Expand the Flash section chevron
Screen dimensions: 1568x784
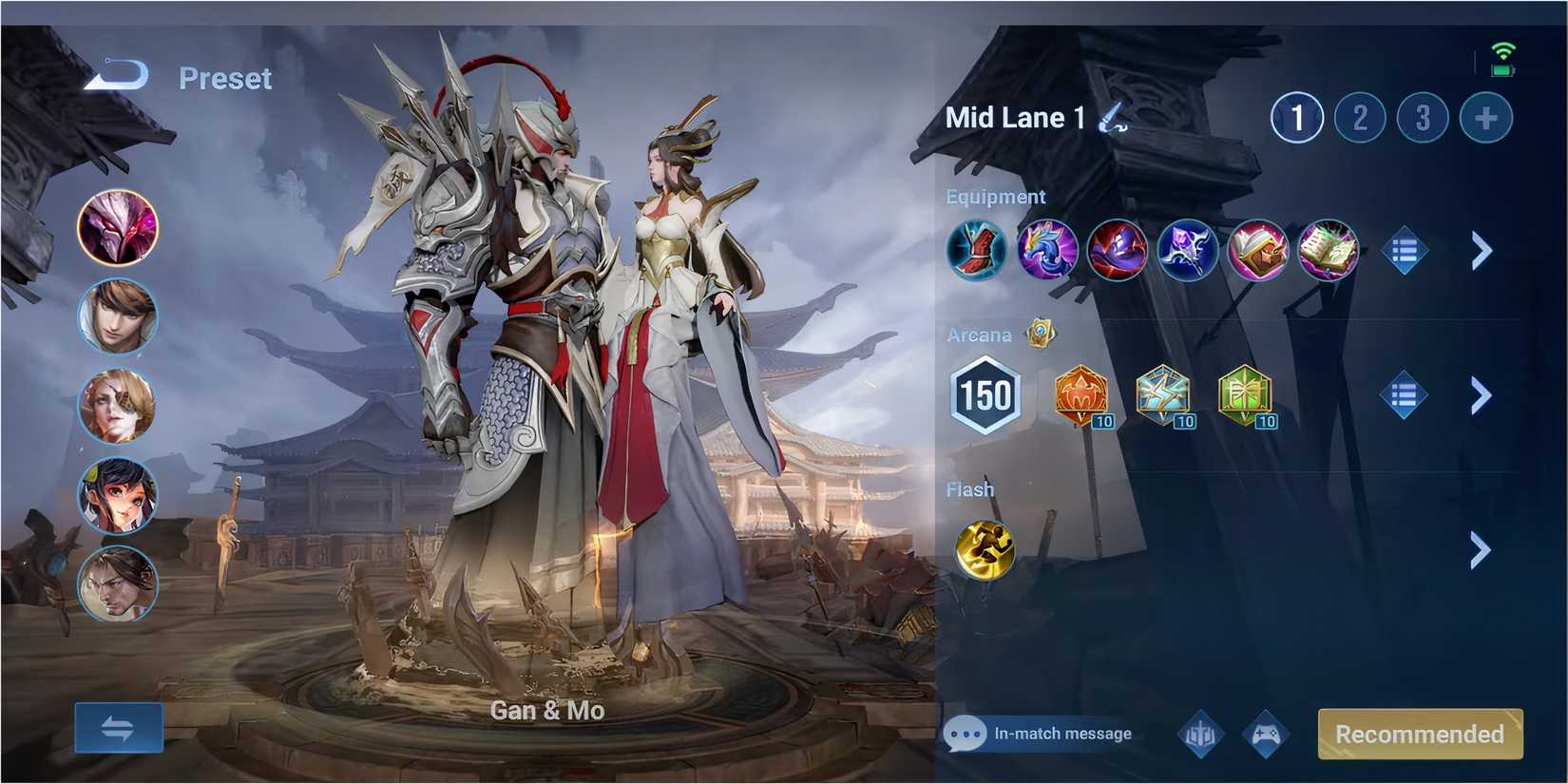click(x=1480, y=549)
